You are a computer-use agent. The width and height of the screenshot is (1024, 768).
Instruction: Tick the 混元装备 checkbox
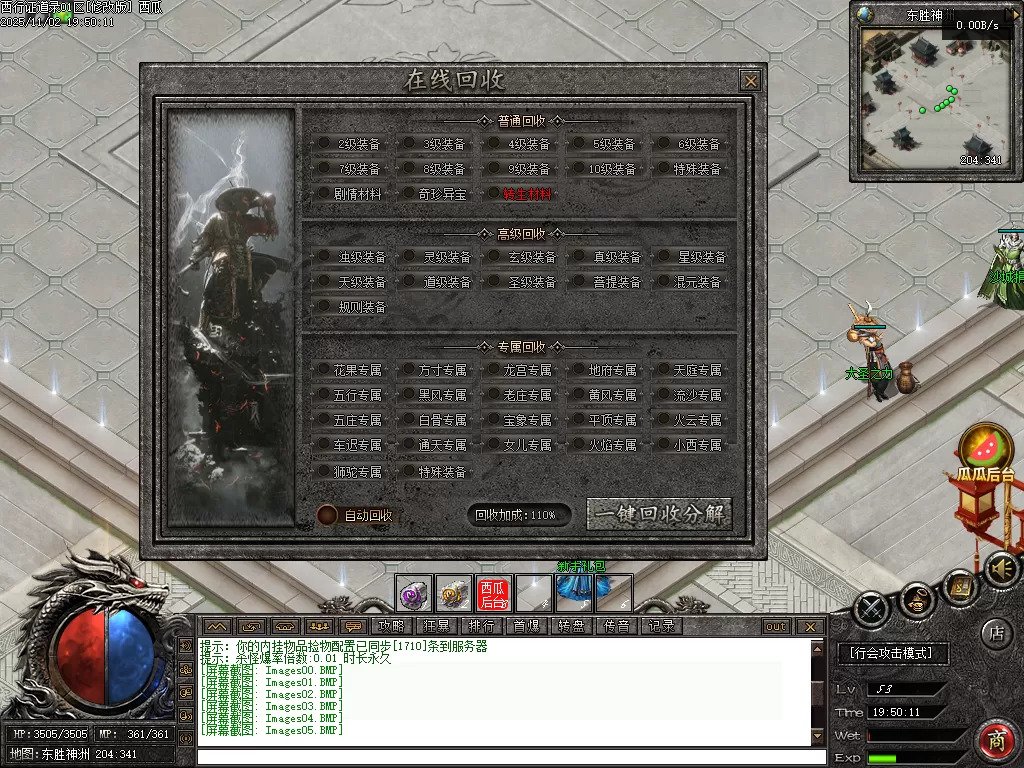click(x=662, y=282)
